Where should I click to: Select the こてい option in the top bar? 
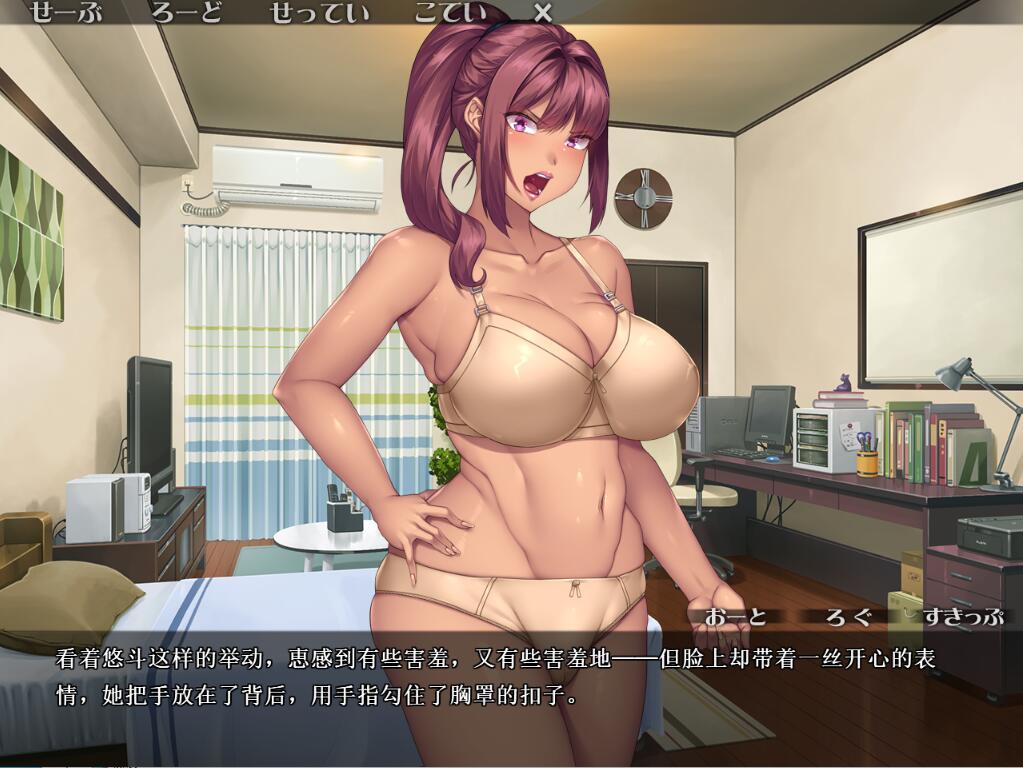451,13
